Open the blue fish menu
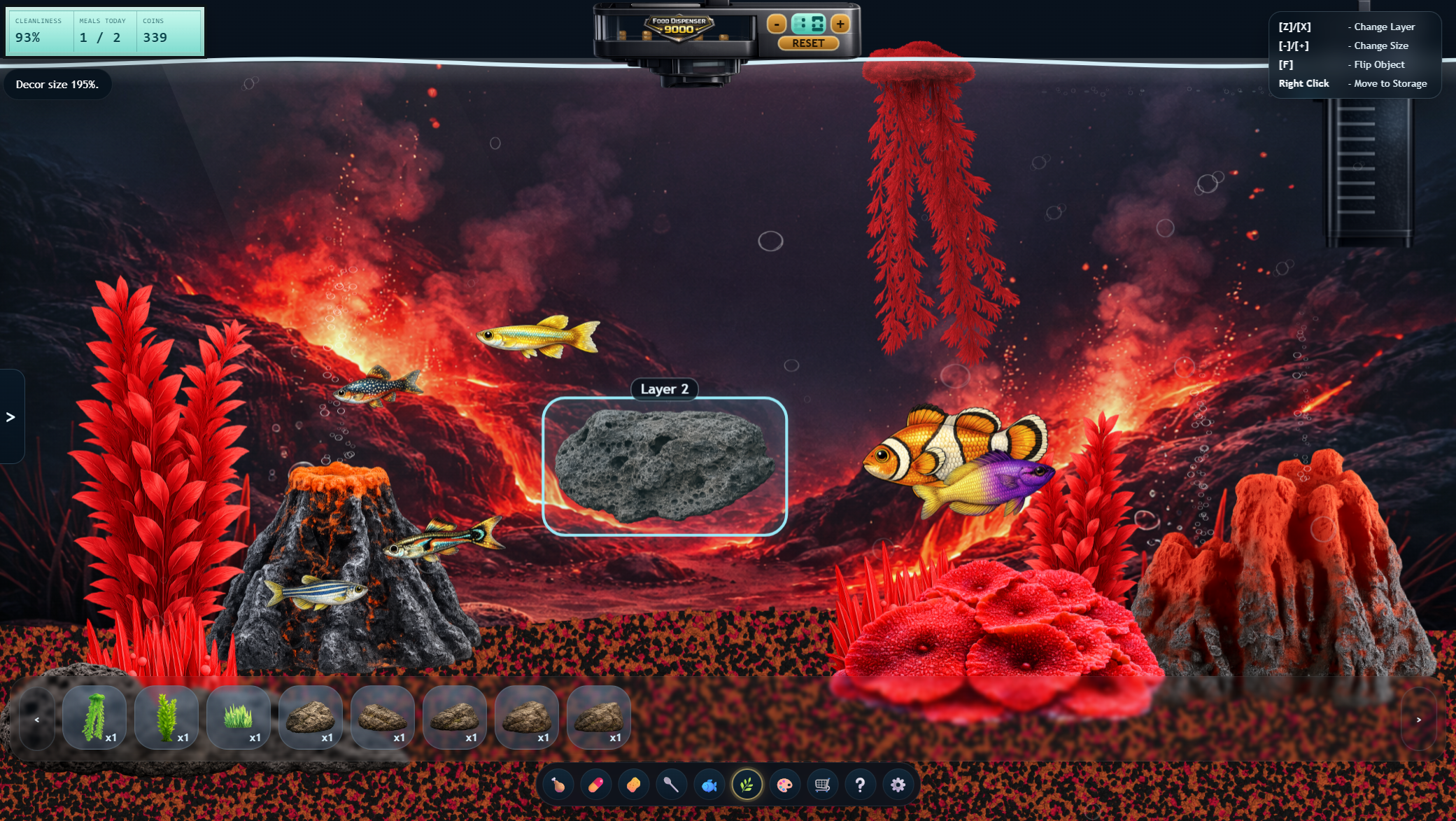 pos(709,785)
